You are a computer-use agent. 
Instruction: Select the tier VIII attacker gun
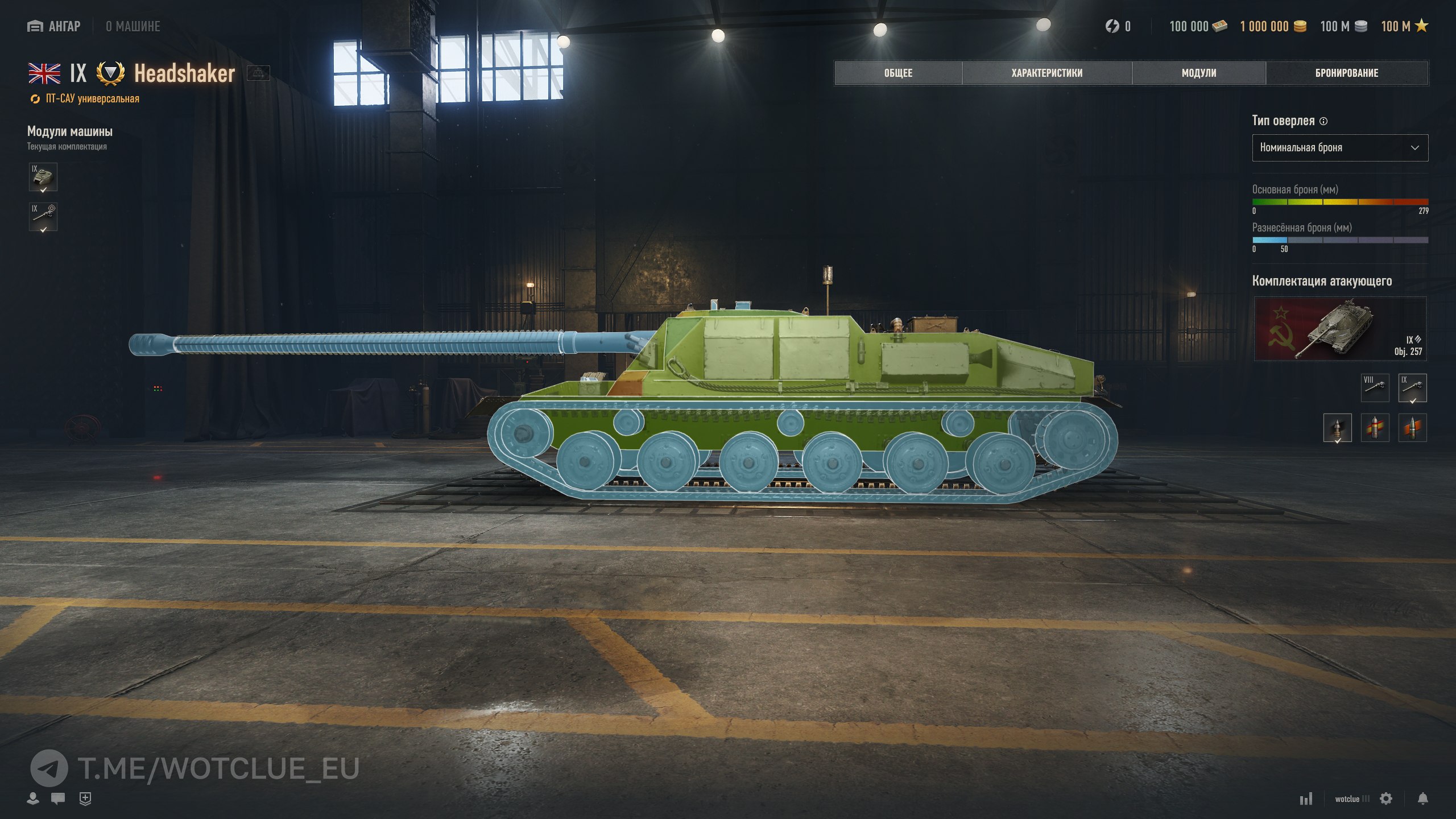click(x=1375, y=388)
